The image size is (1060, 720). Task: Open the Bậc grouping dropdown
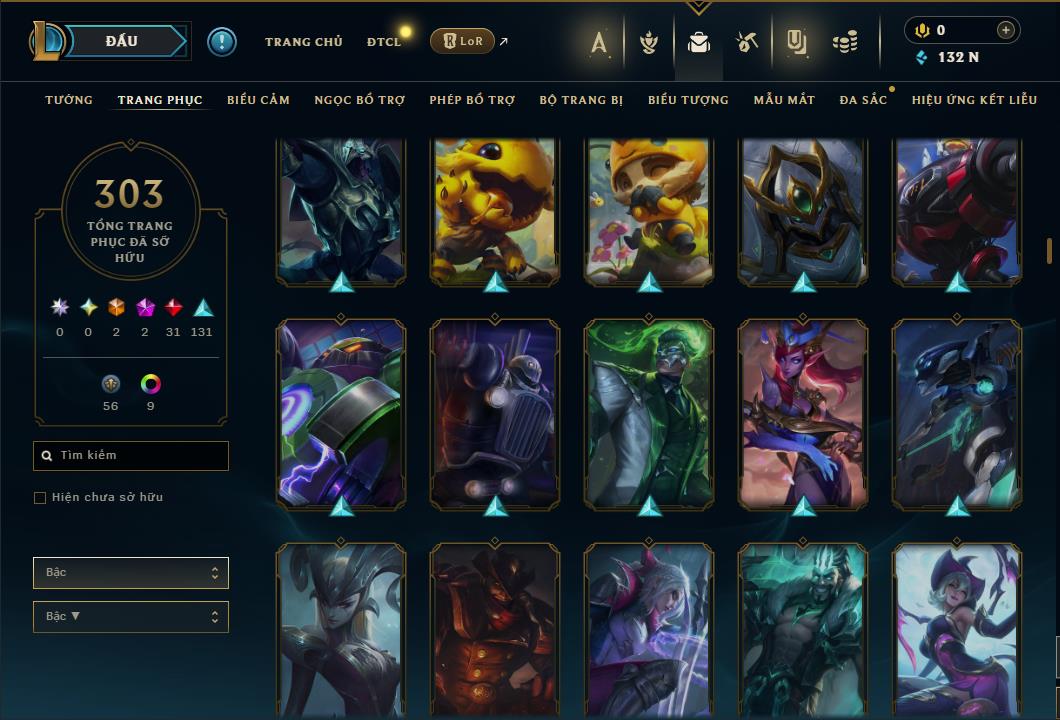[131, 573]
